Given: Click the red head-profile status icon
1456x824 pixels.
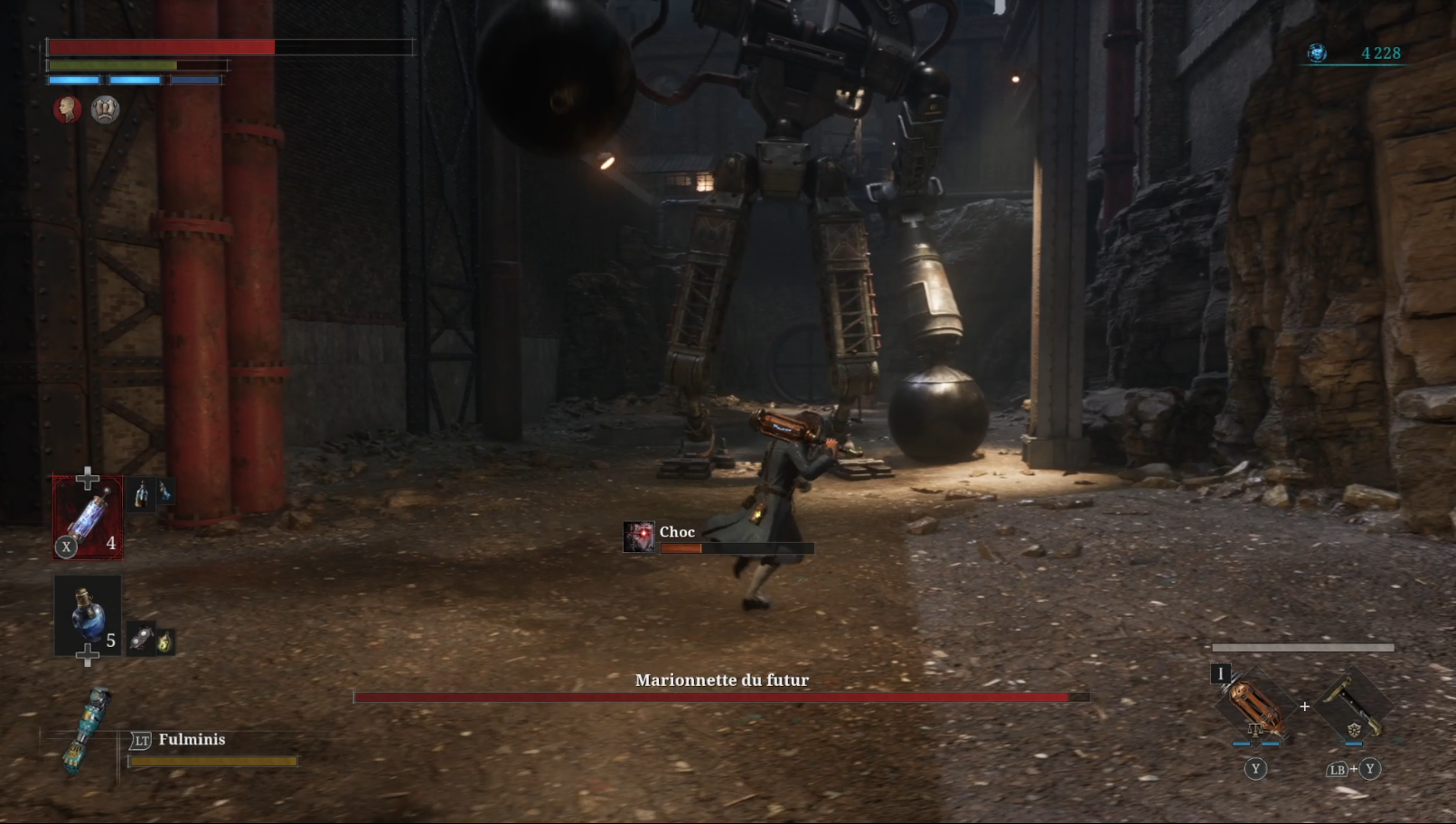Looking at the screenshot, I should point(67,109).
